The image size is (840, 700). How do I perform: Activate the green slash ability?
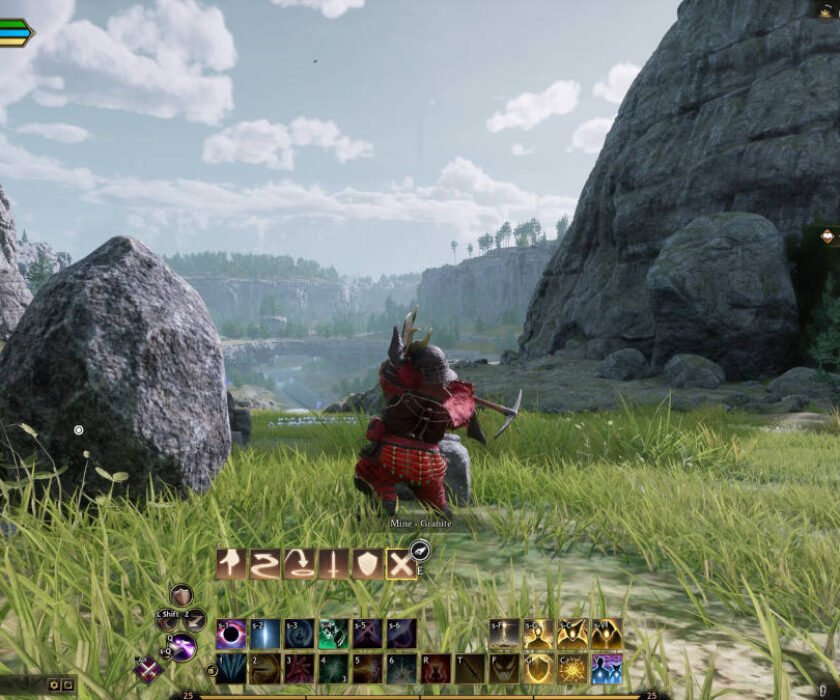333,634
